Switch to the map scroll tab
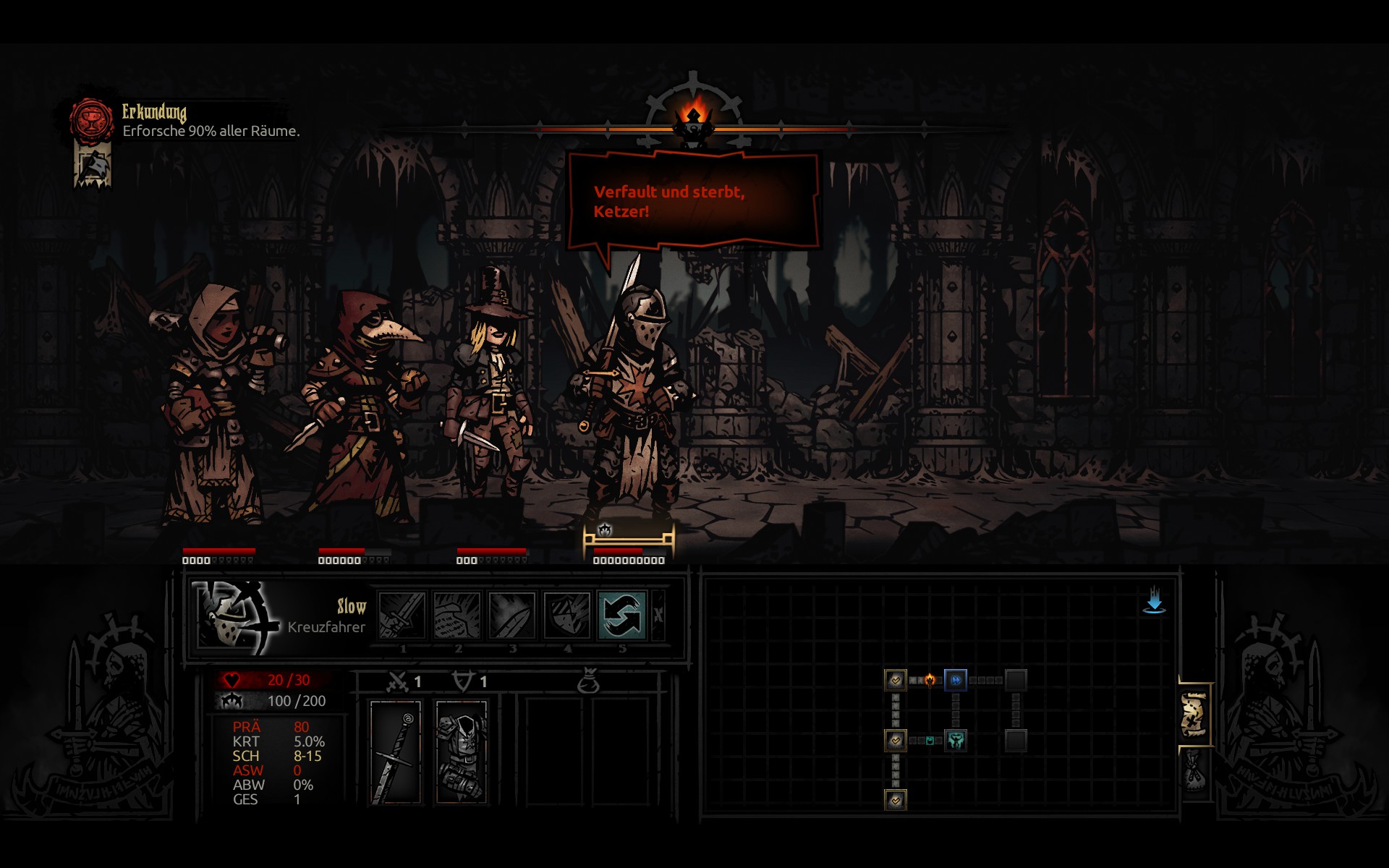The image size is (1389, 868). (1194, 715)
